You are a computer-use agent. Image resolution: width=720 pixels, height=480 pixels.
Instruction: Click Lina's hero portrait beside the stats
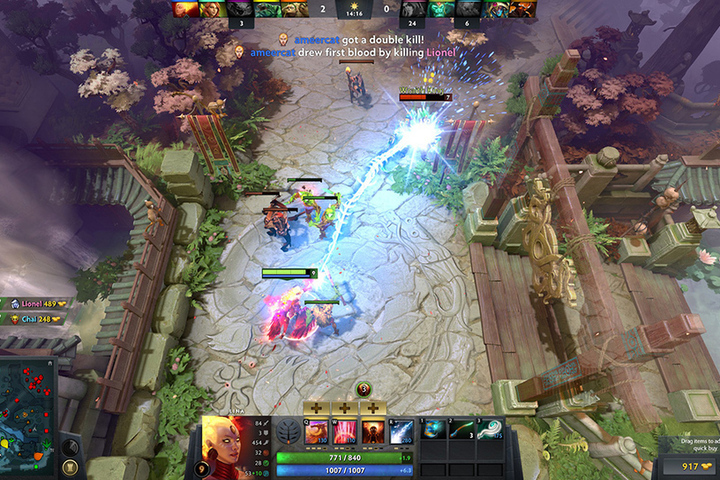tap(226, 440)
